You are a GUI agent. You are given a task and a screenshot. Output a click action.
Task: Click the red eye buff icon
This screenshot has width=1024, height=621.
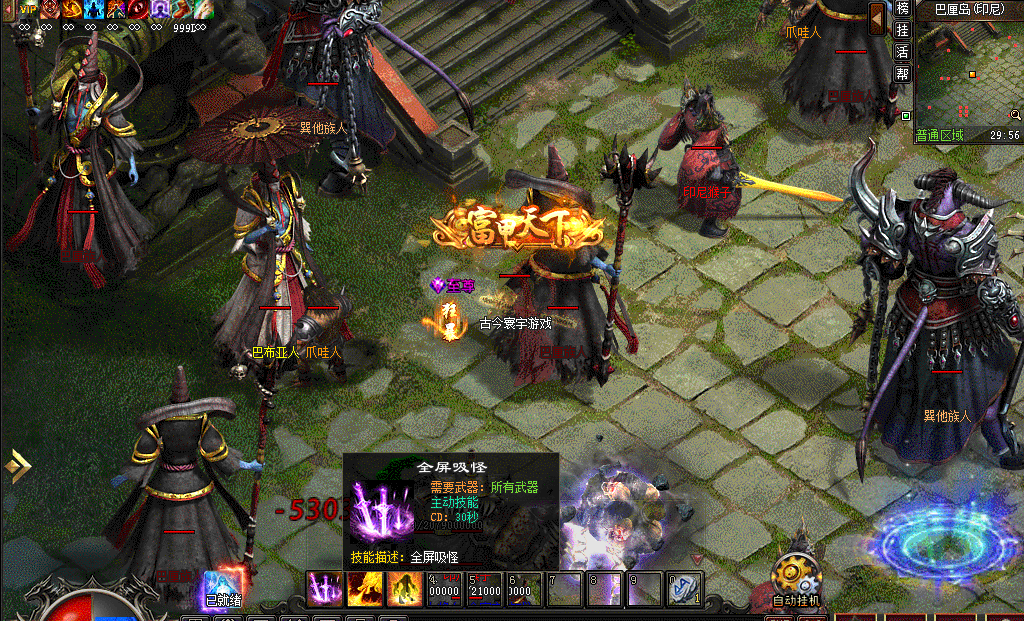click(x=139, y=9)
